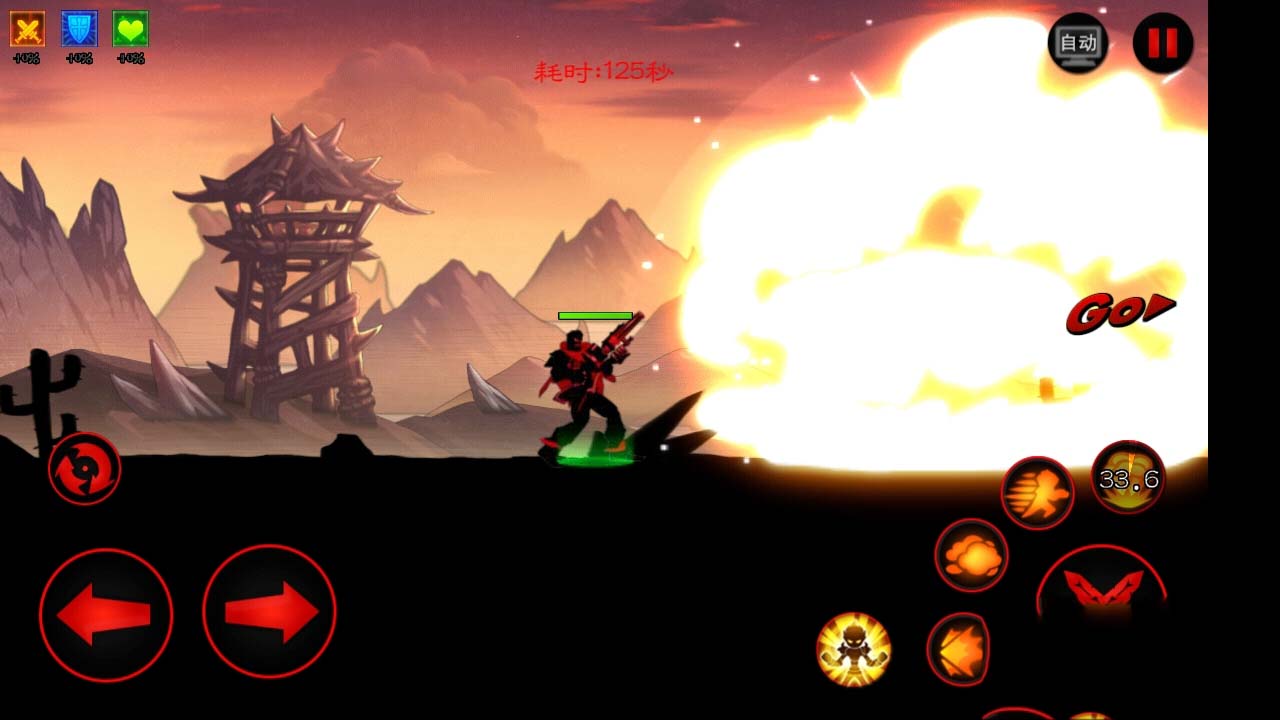
Task: Activate the red swirl skill button
Action: (84, 468)
